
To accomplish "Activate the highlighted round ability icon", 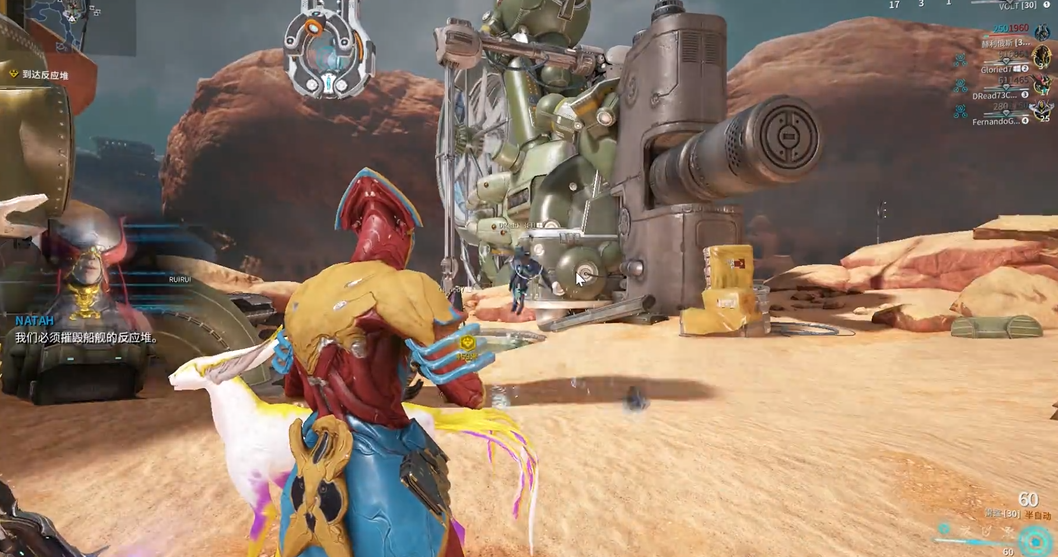I will tap(945, 529).
